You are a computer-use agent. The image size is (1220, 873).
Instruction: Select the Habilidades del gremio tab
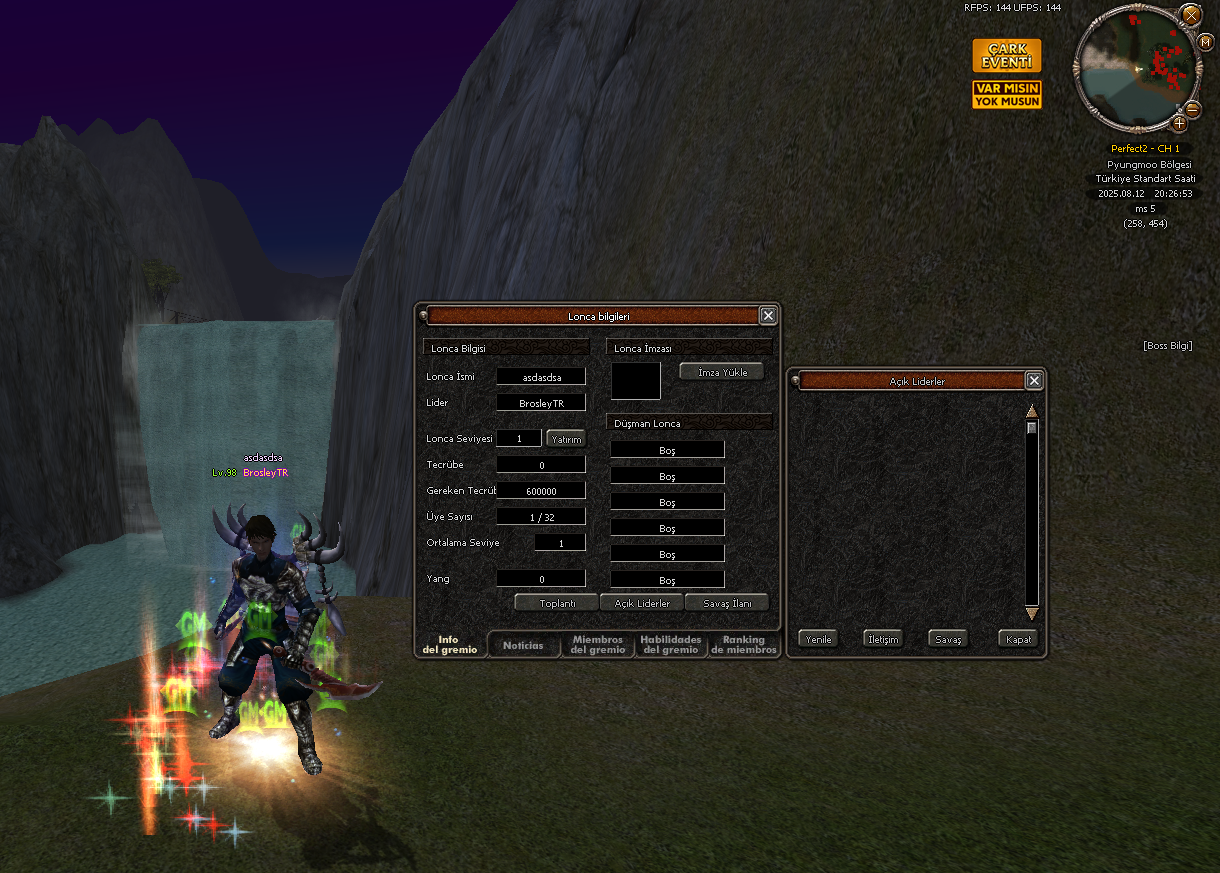click(670, 645)
